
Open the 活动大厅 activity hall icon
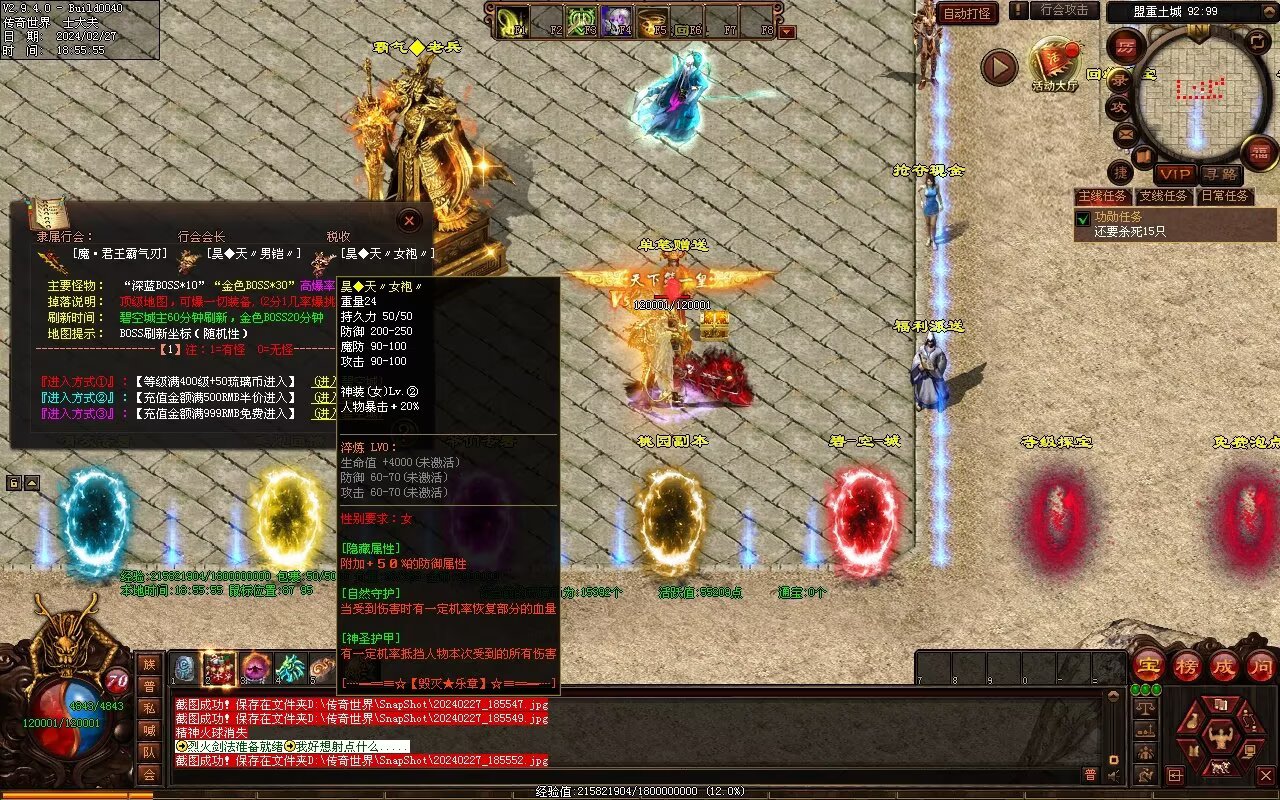(x=1055, y=64)
